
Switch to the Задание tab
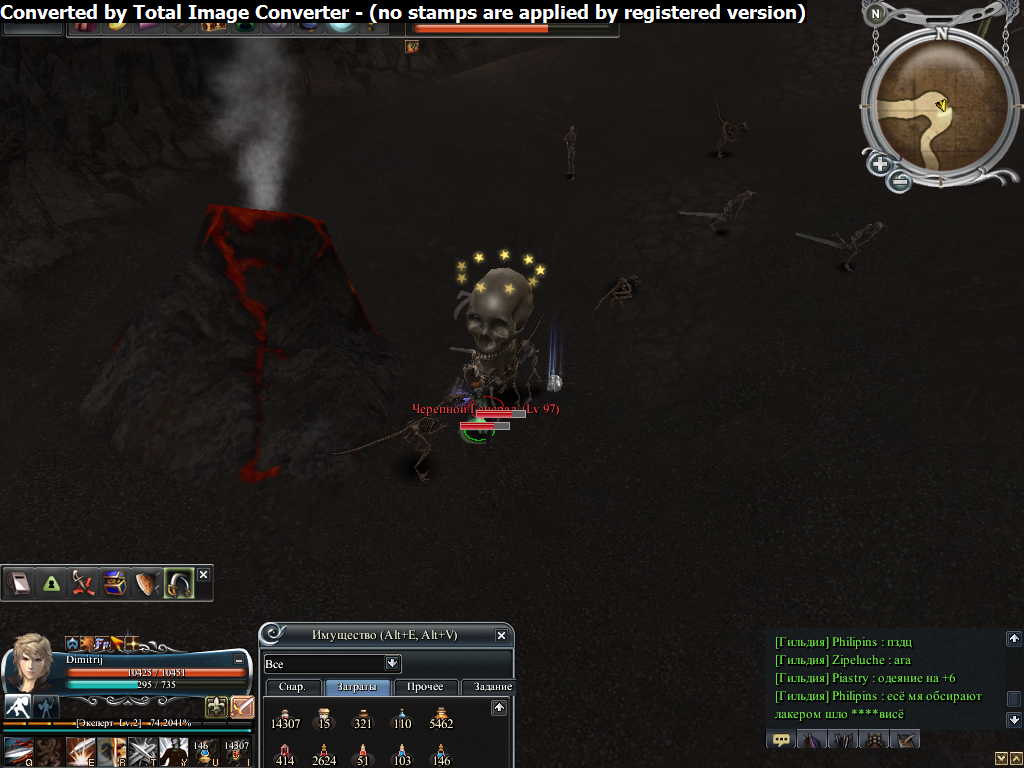(x=489, y=687)
